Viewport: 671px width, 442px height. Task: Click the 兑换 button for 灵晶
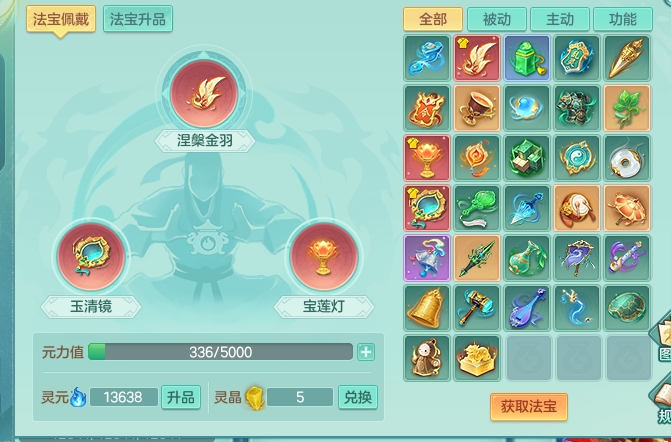358,397
